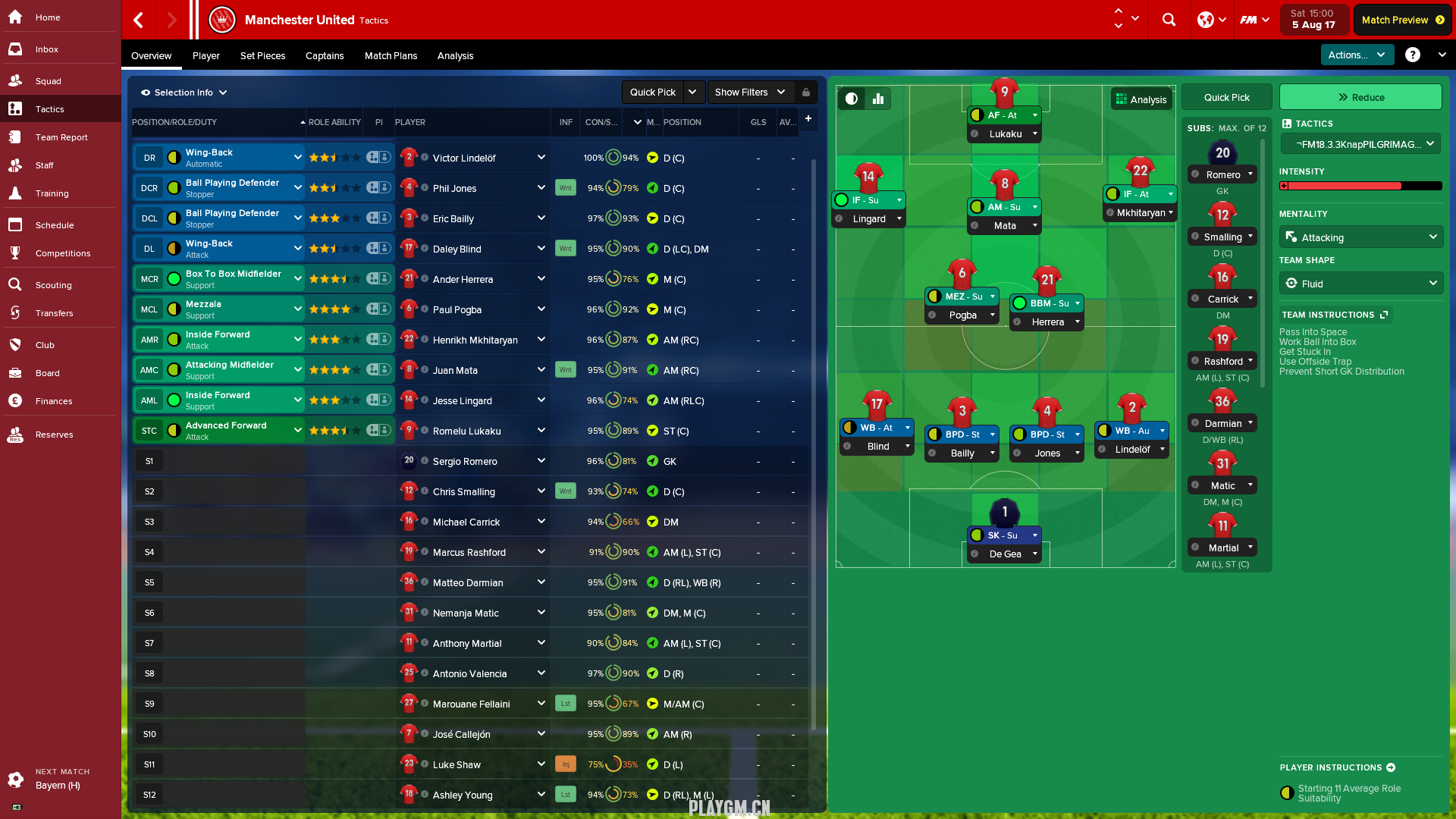Open the Actions dropdown
Viewport: 1456px width, 819px height.
(1356, 55)
